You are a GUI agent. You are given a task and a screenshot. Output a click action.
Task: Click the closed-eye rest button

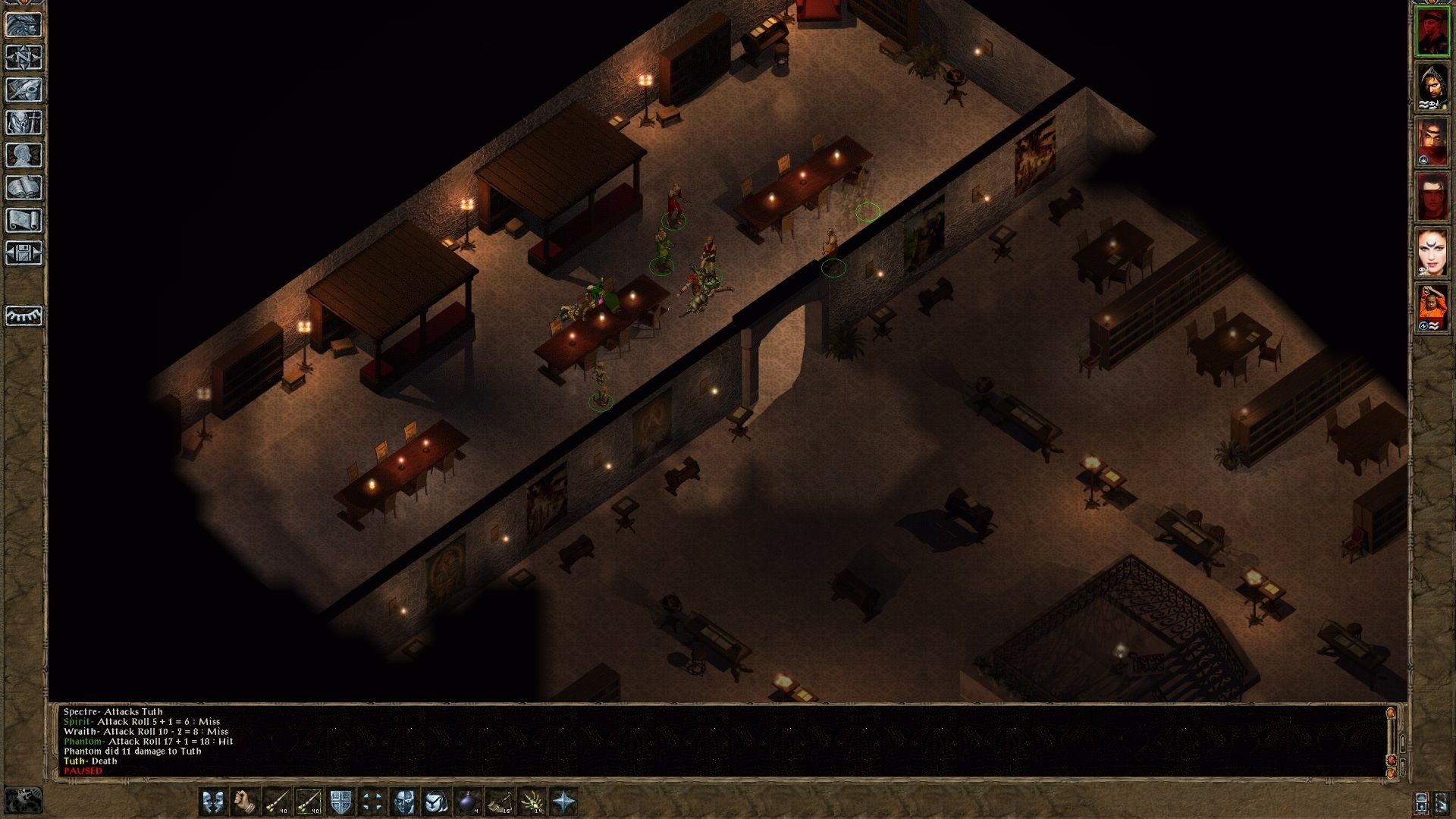click(24, 315)
